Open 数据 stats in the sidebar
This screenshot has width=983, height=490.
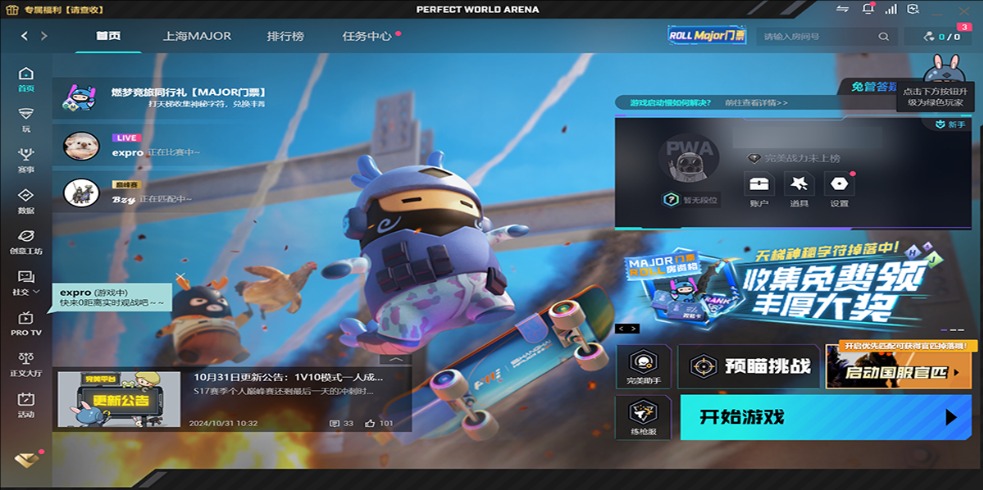26,201
